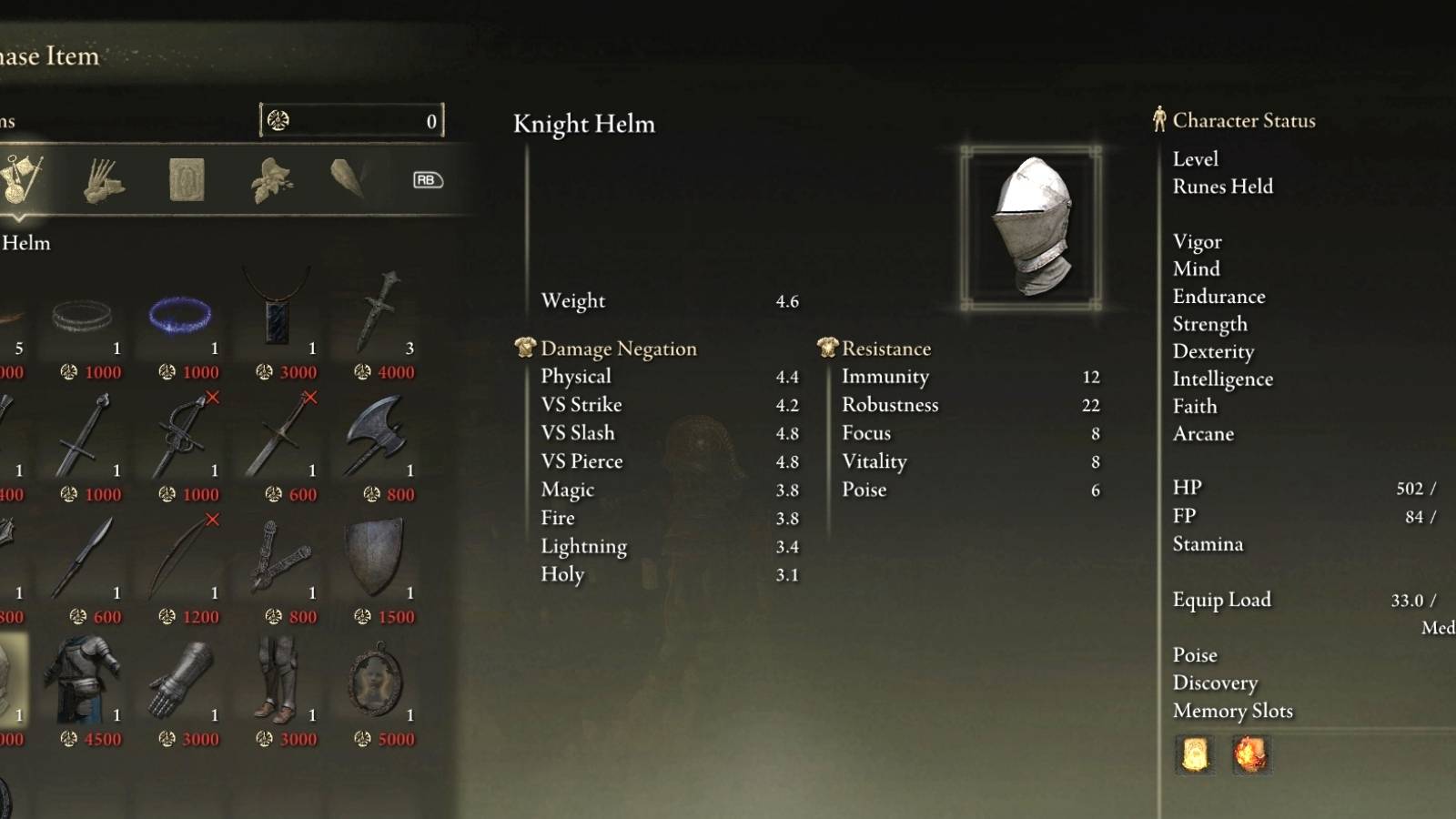The width and height of the screenshot is (1456, 819).
Task: Click the Character Status figure icon
Action: click(1158, 119)
